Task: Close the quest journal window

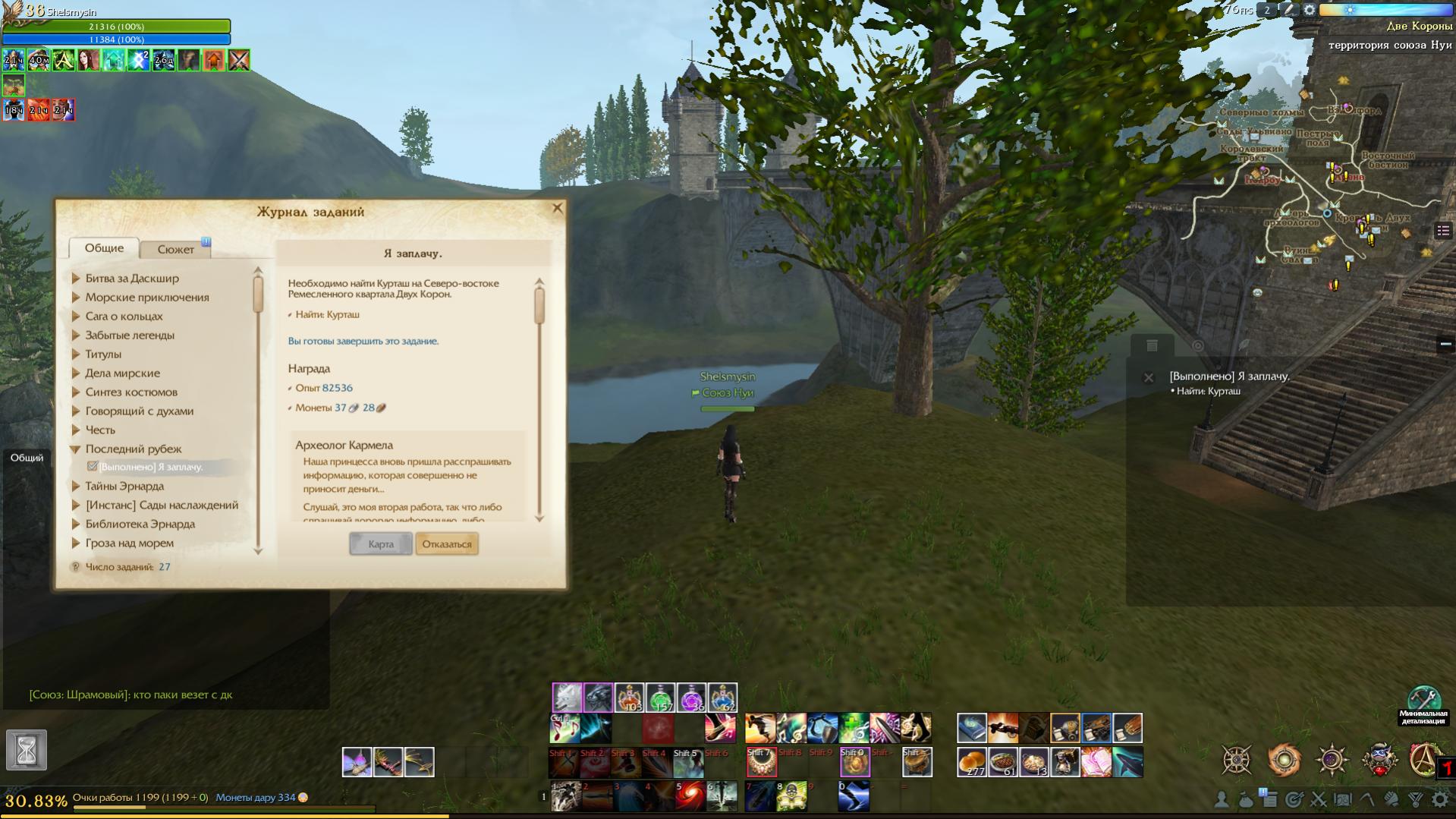Action: click(558, 208)
